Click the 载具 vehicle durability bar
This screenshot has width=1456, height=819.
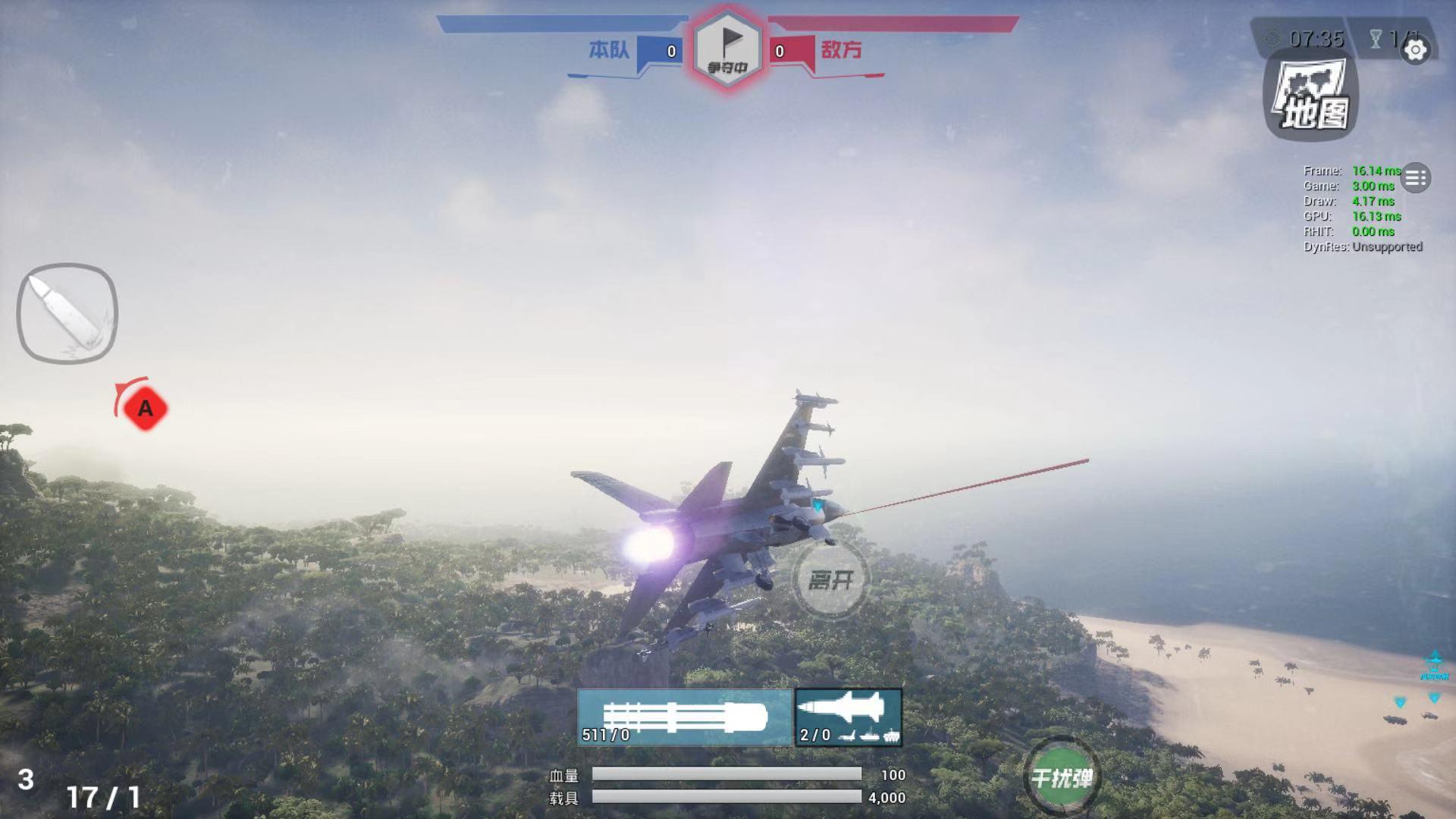click(x=728, y=798)
